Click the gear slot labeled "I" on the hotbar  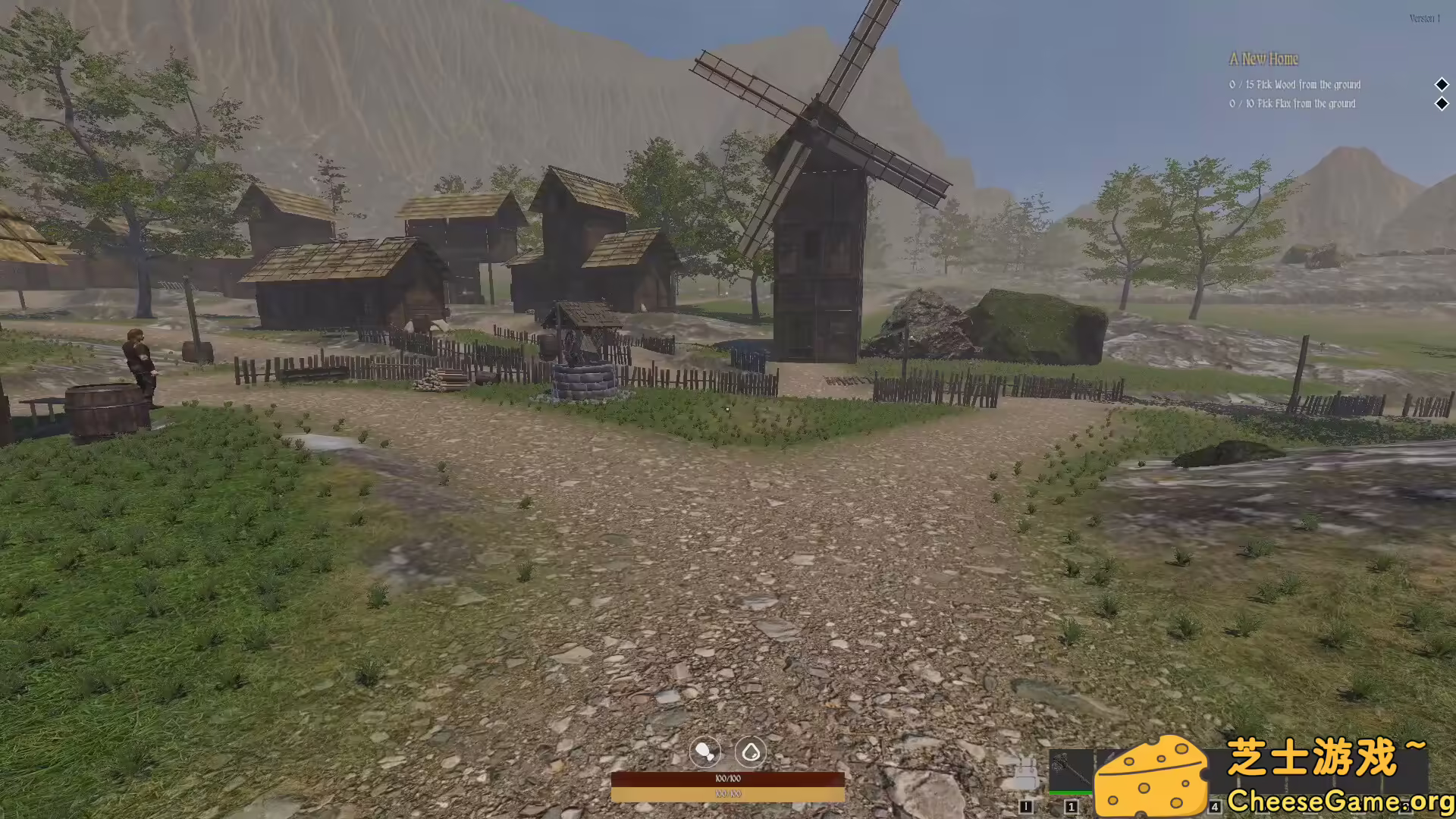click(1025, 806)
